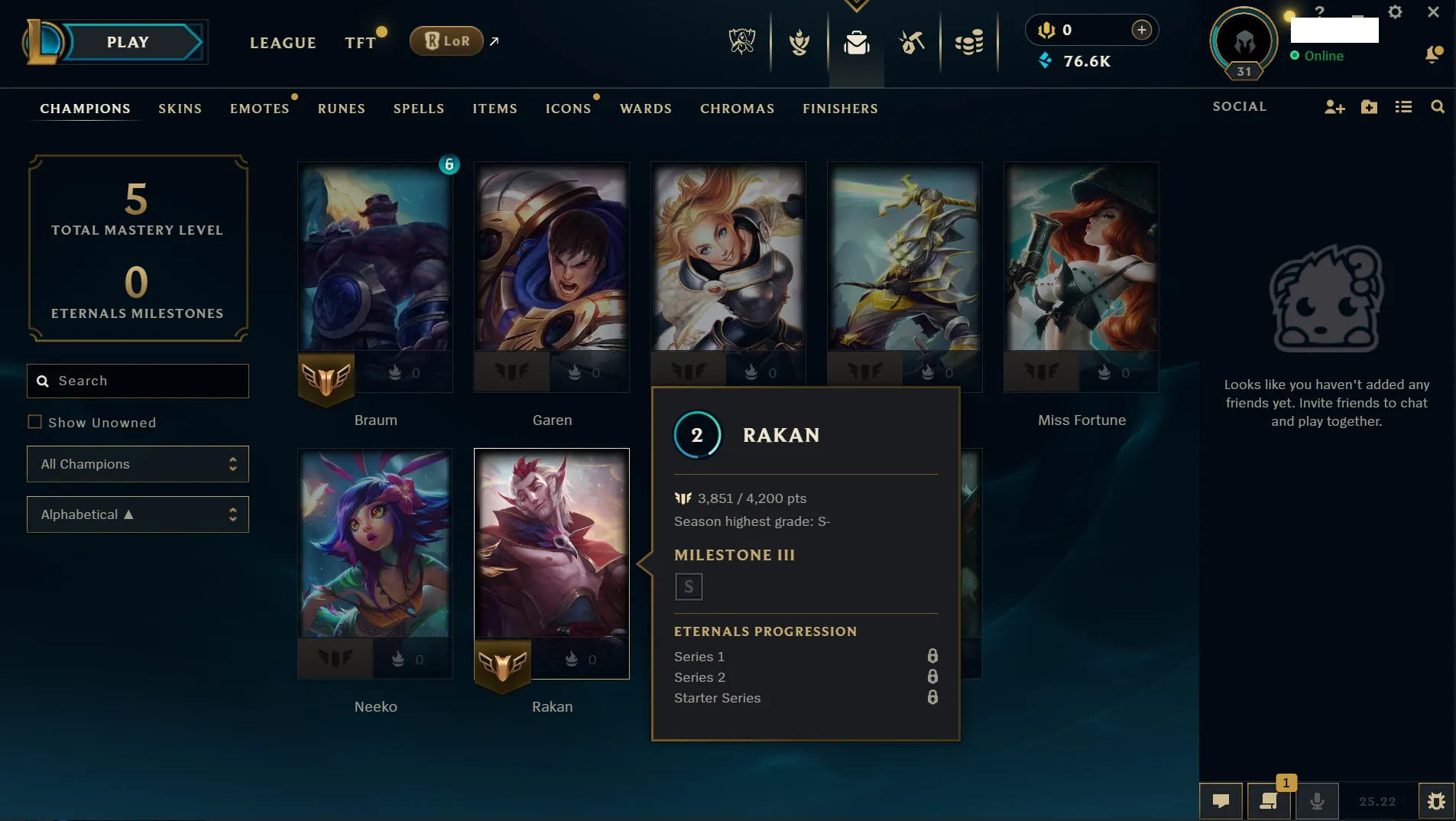Open the settings gear

click(1396, 11)
